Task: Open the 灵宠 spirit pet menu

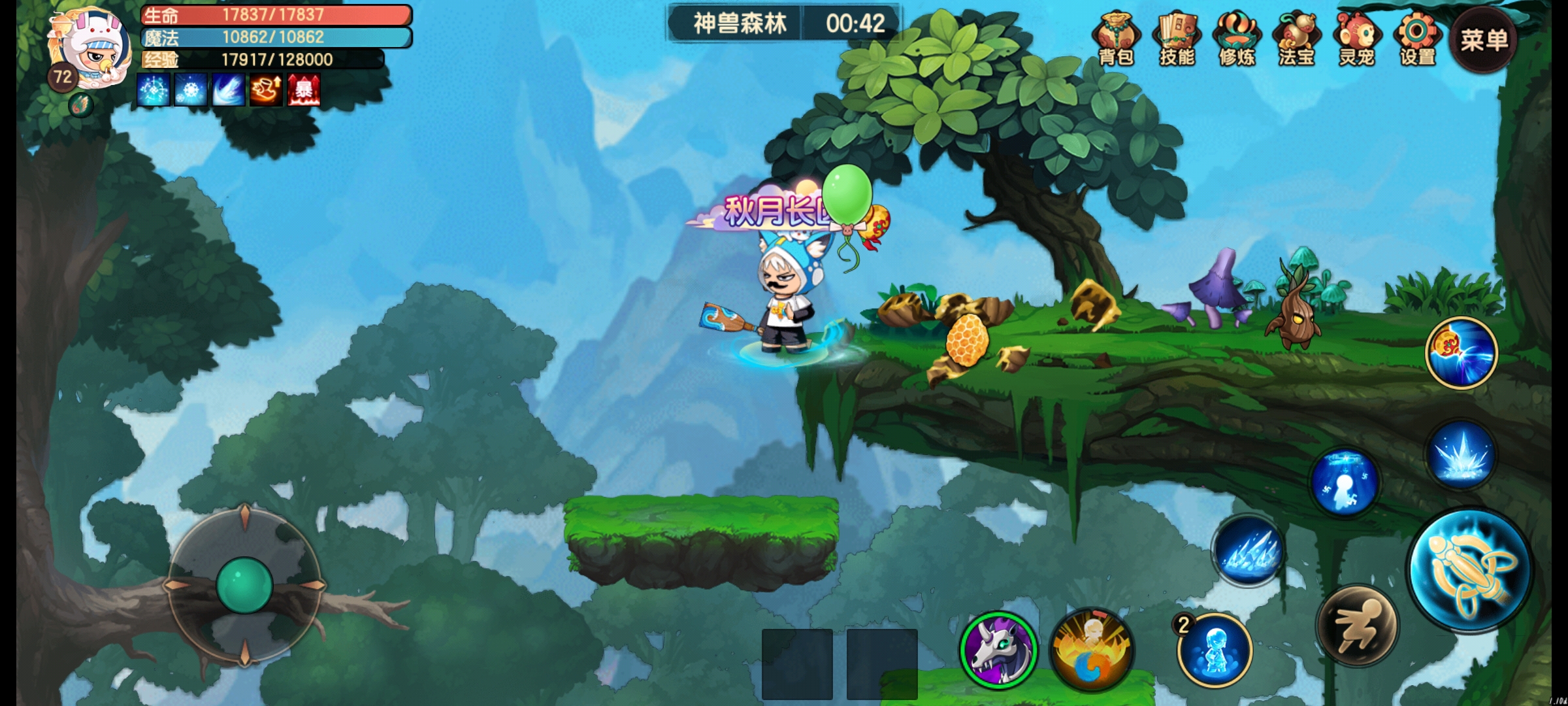Action: click(1357, 39)
